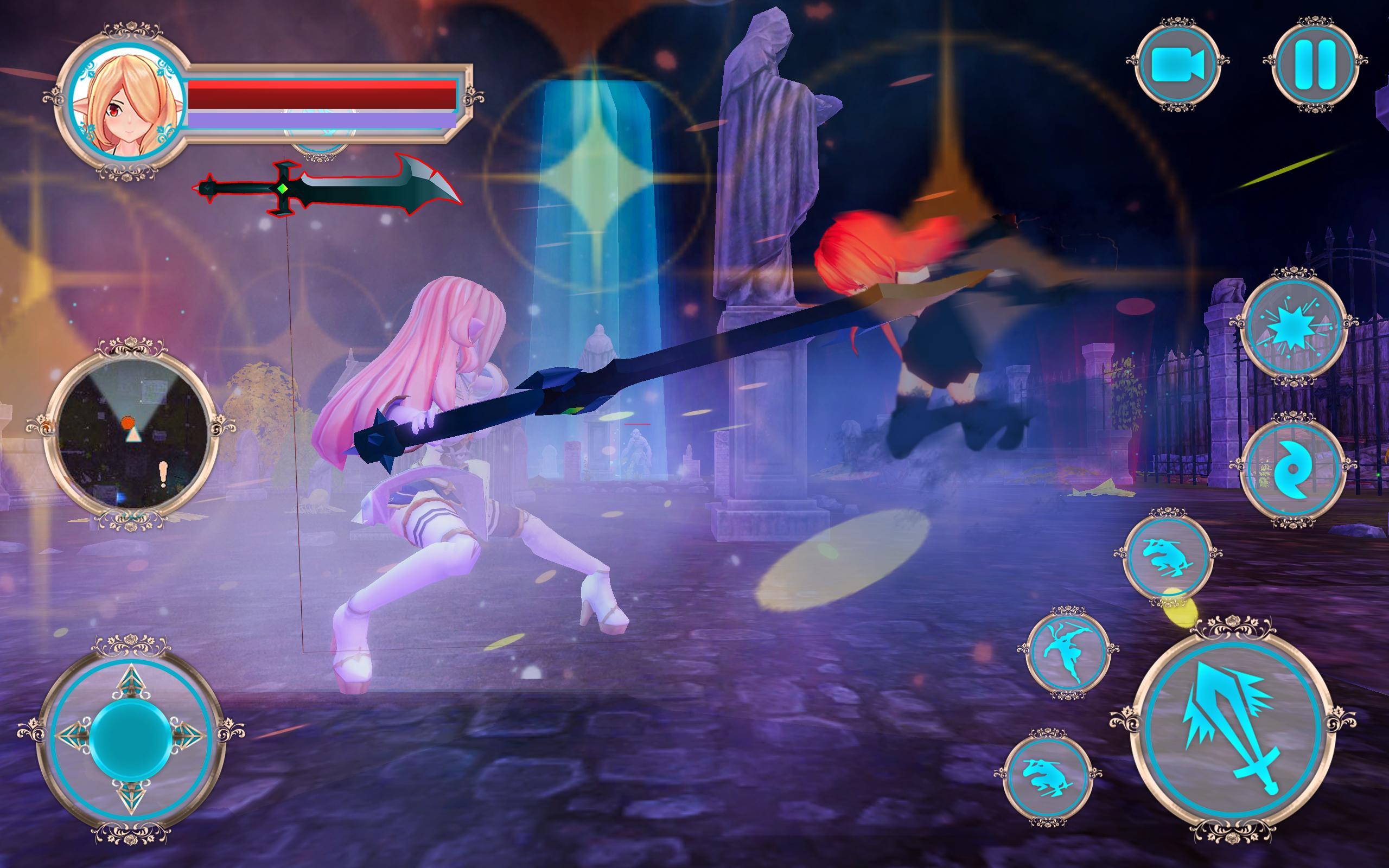Tap the blonde elf character portrait
This screenshot has width=1389, height=868.
click(x=126, y=107)
